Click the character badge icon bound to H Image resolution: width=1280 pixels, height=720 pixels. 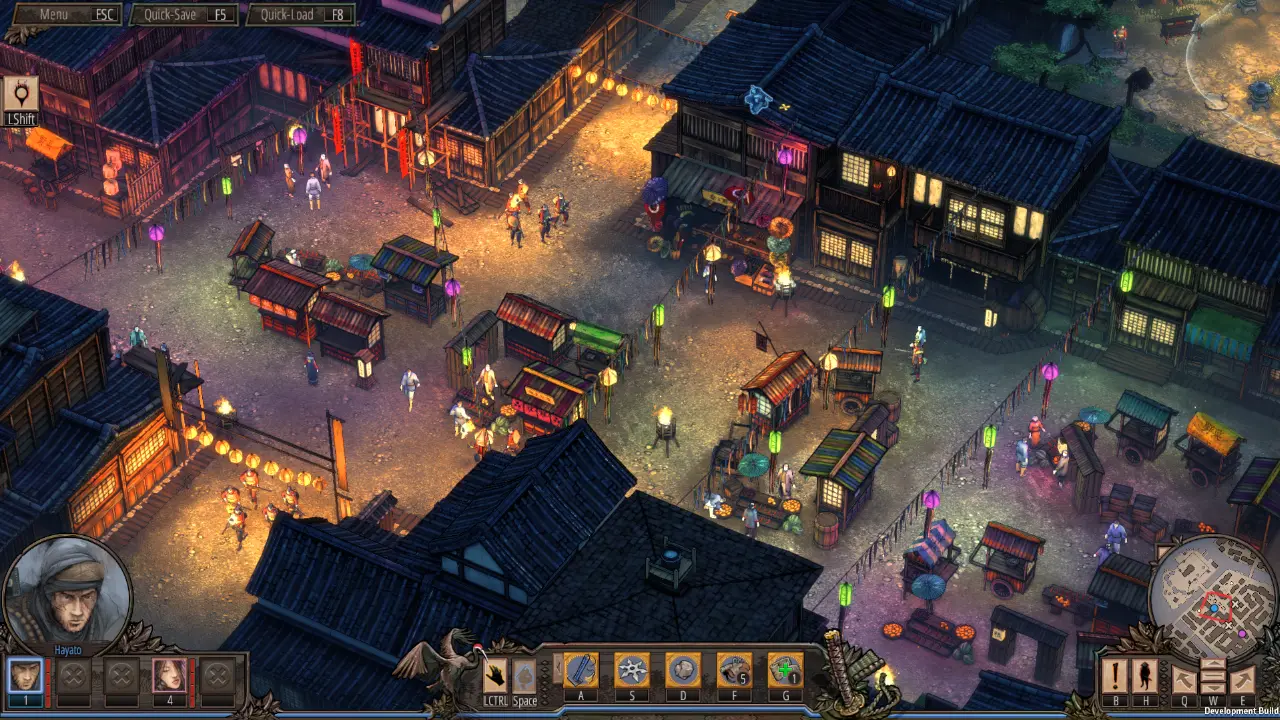tap(1144, 677)
